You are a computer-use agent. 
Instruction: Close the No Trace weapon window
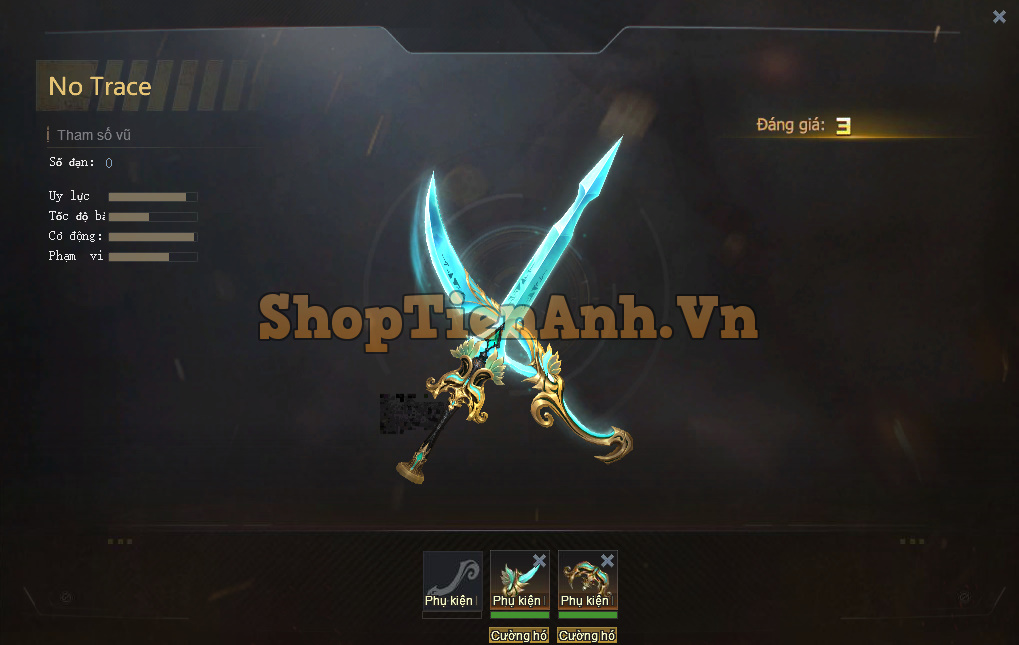point(999,16)
